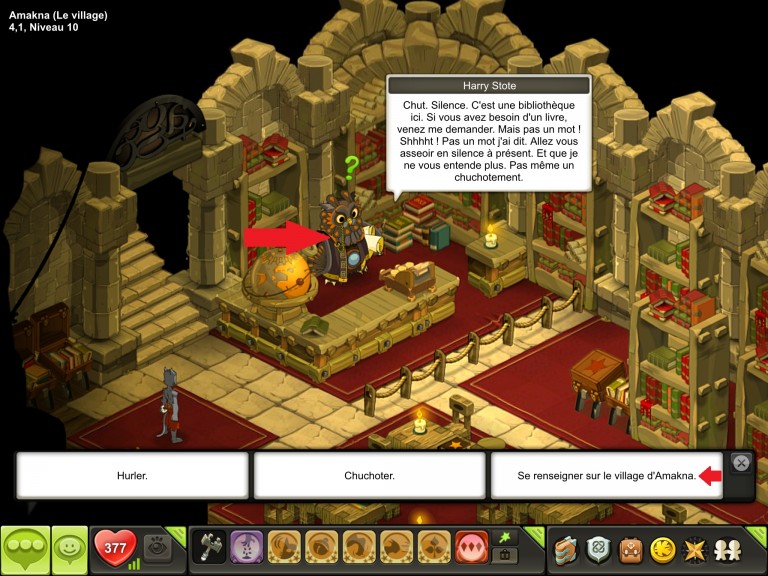
Task: Close the dialogue choices panel
Action: (x=741, y=462)
